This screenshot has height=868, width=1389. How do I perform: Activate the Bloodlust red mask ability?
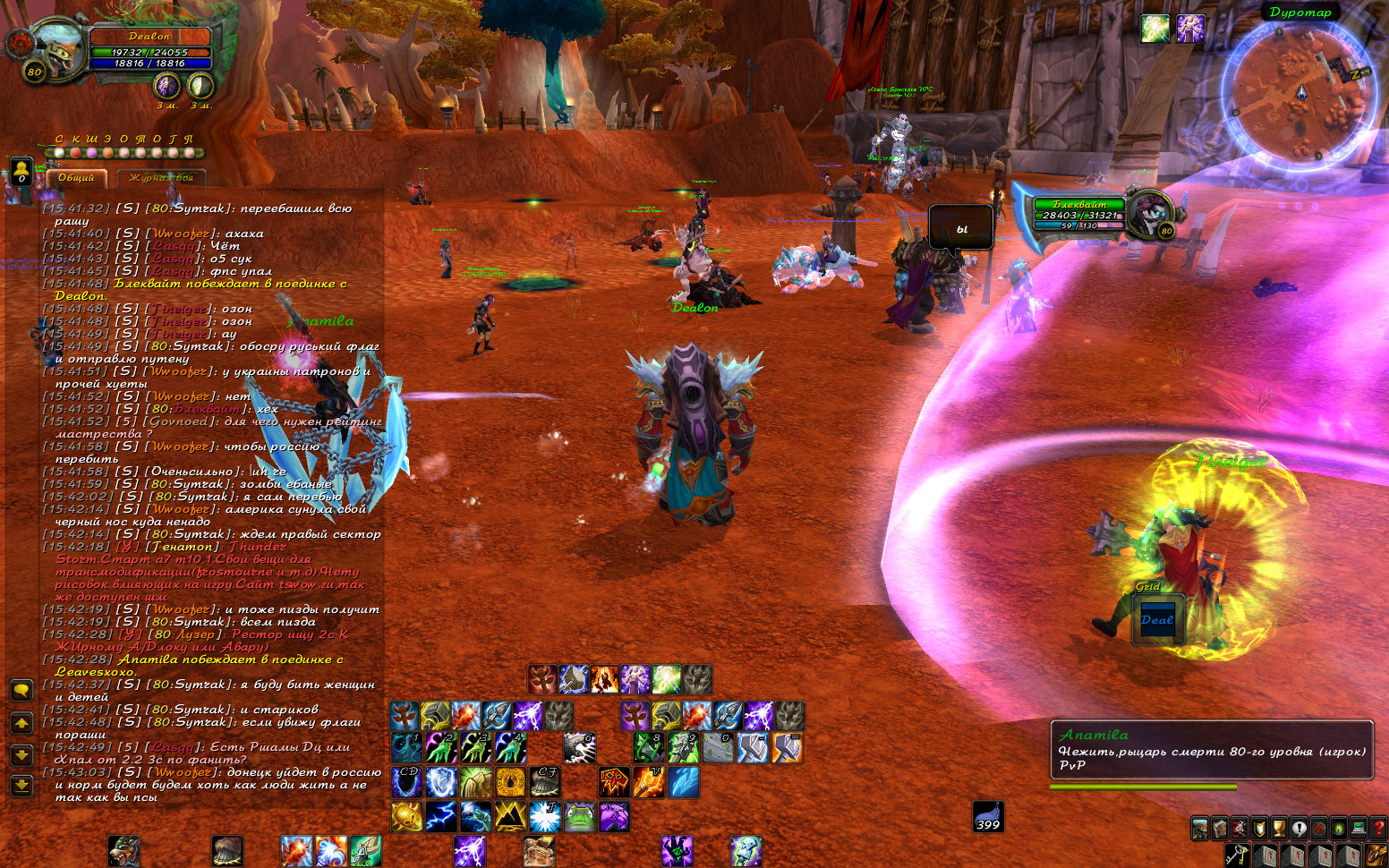coord(614,782)
